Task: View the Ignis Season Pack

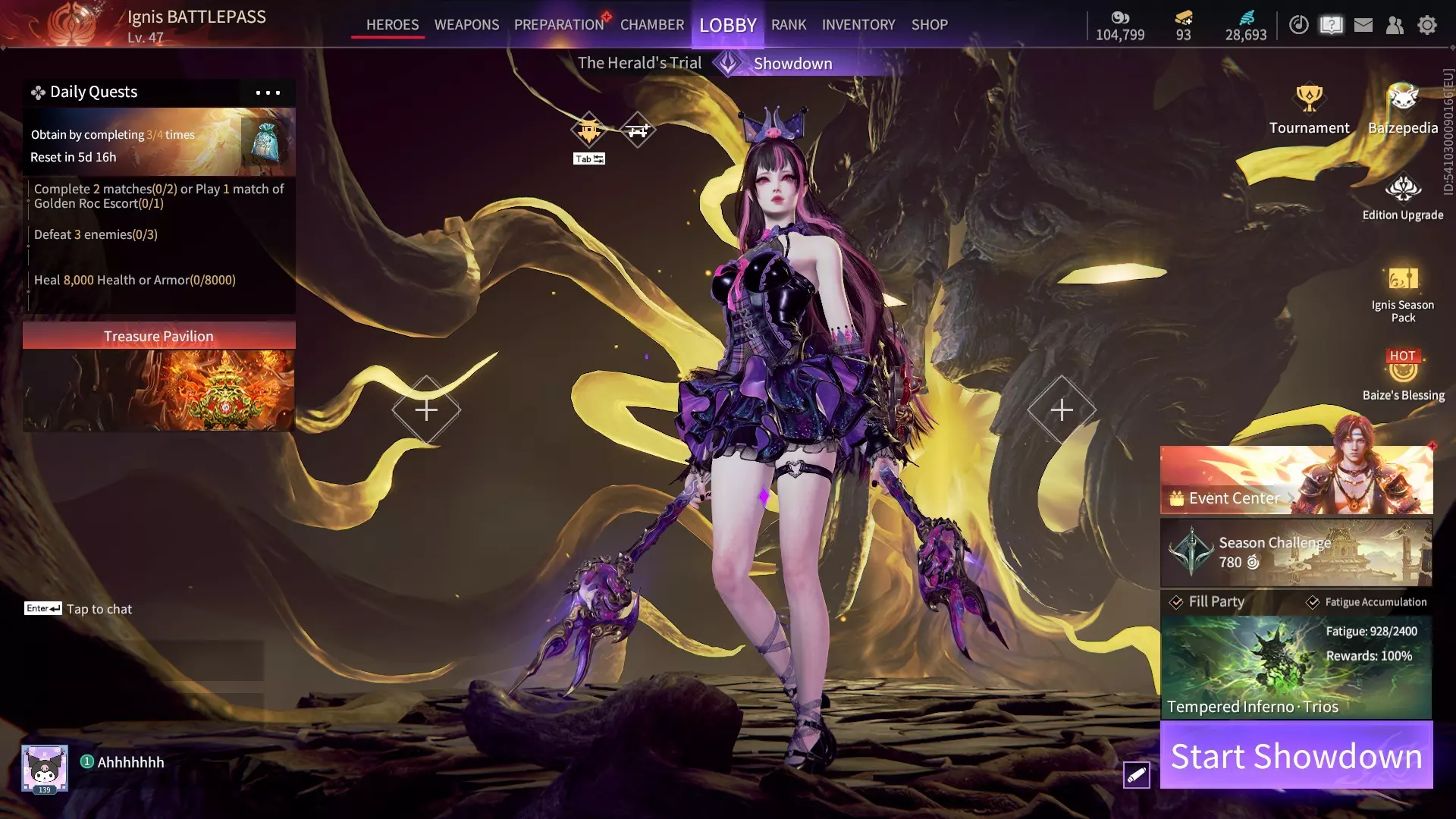Action: pyautogui.click(x=1402, y=292)
